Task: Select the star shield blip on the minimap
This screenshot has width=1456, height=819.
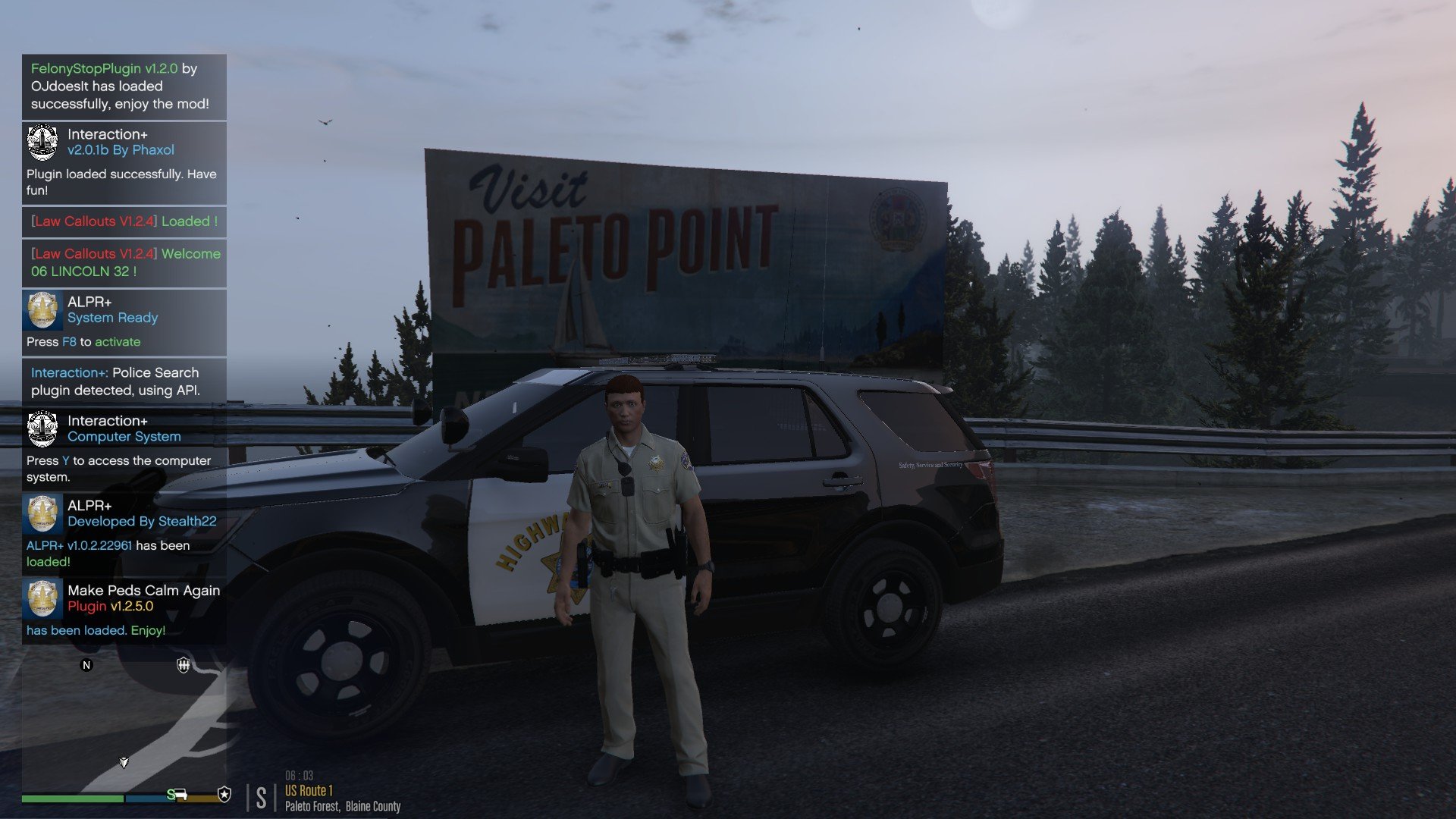Action: 224,794
